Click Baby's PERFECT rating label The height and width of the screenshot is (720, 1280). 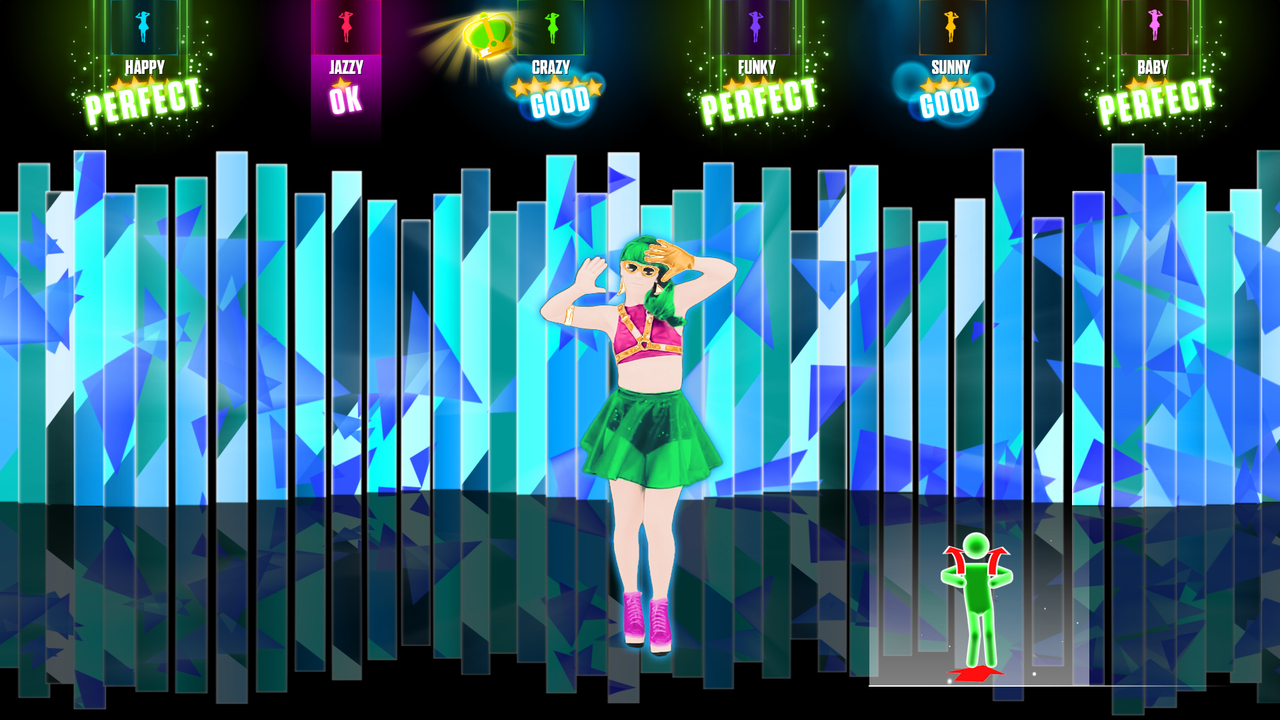[x=1155, y=100]
